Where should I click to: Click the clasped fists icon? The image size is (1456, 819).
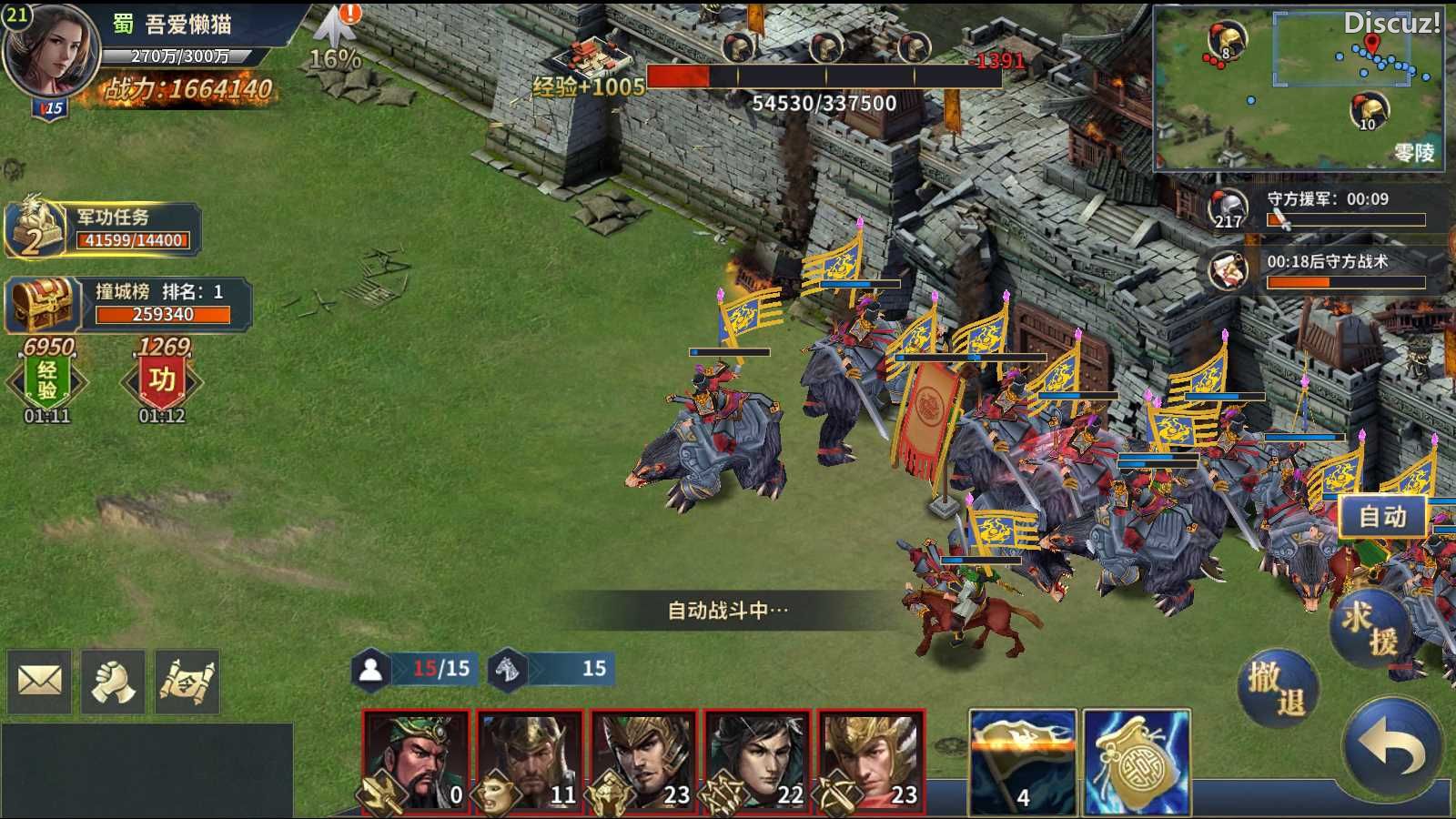click(x=113, y=681)
